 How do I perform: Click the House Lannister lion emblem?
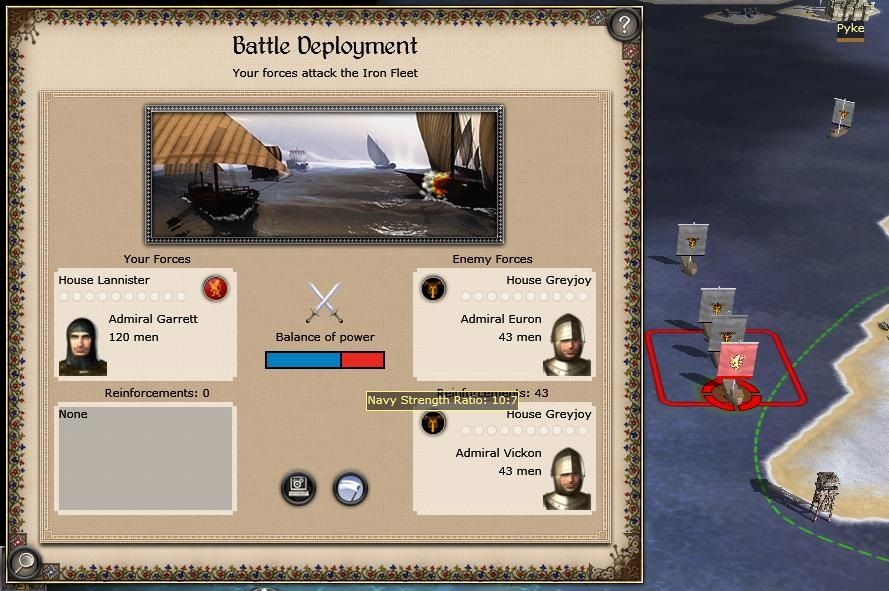coord(215,289)
